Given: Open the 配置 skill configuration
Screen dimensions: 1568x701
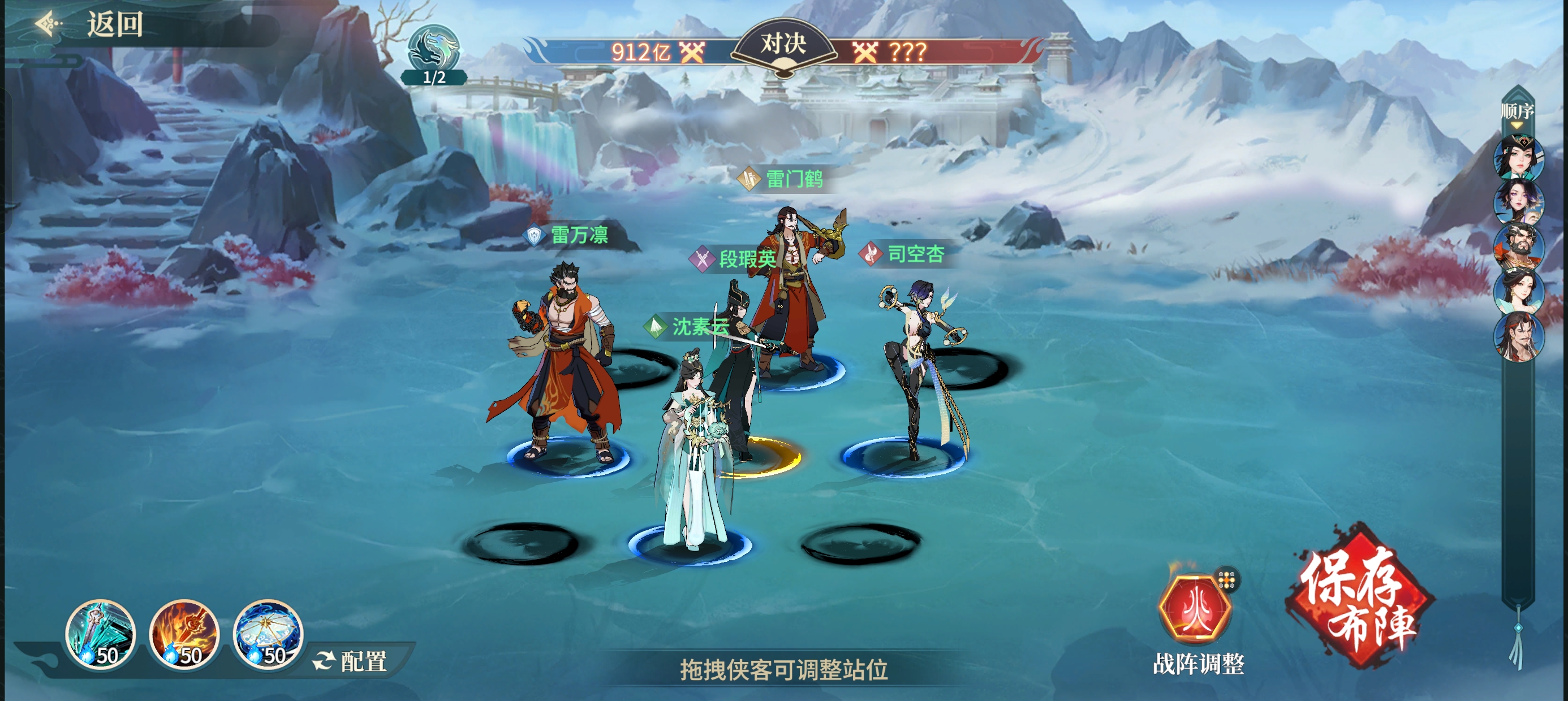Looking at the screenshot, I should pos(351,661).
